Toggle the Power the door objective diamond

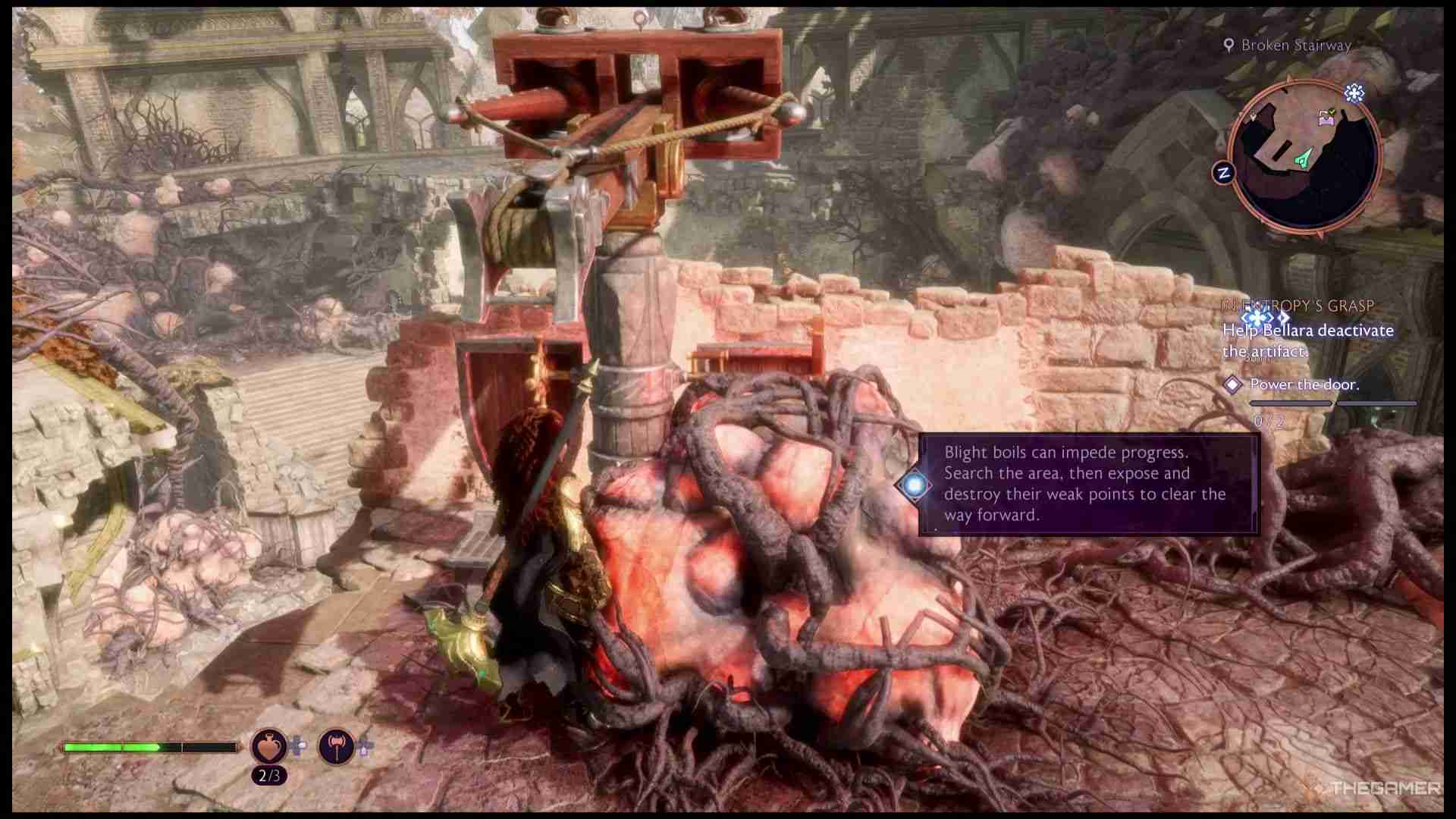(x=1234, y=385)
